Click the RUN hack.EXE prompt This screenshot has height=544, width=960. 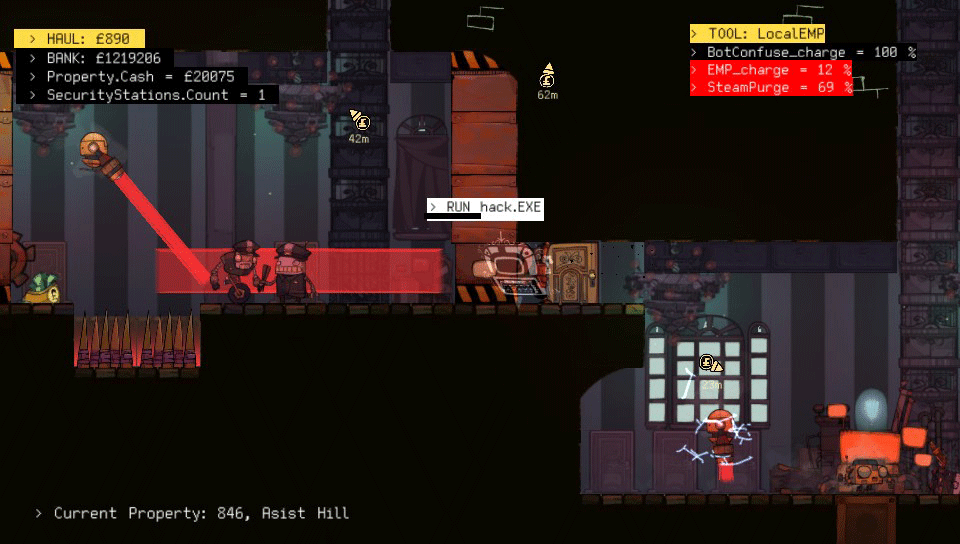(485, 207)
